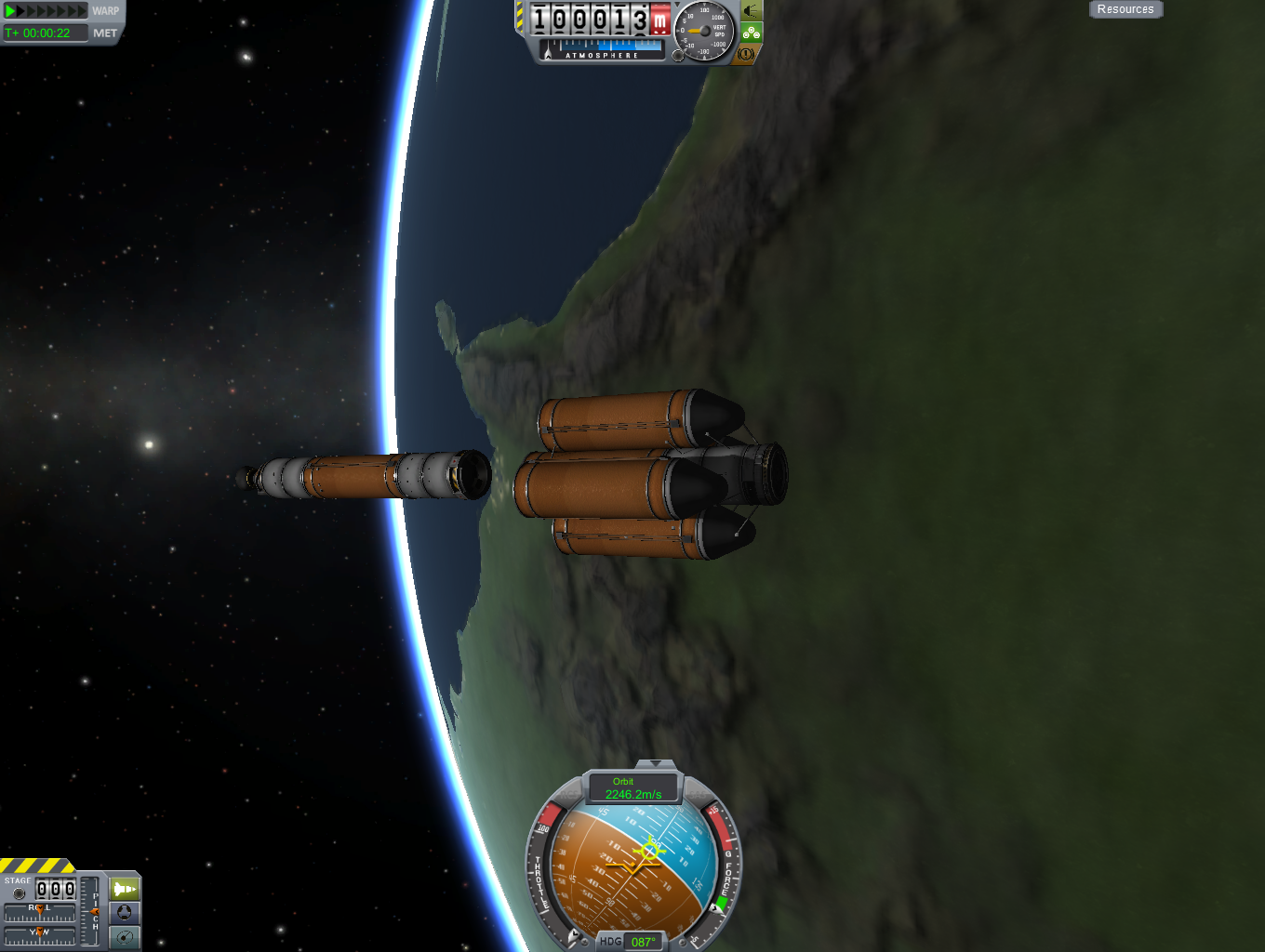The height and width of the screenshot is (952, 1265).
Task: Switch to docking mode button
Action: coord(125,913)
